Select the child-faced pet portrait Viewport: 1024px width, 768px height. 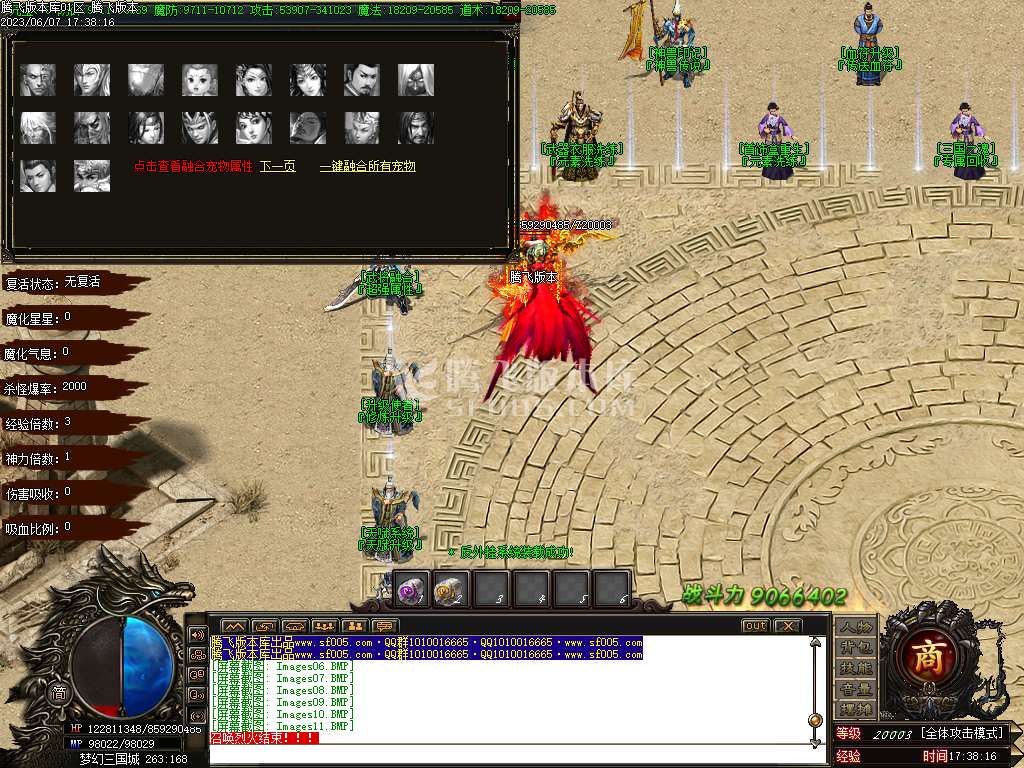(x=200, y=80)
